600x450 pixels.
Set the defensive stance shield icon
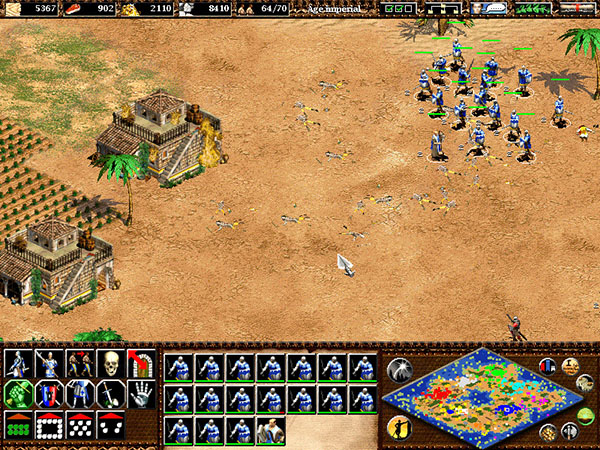coord(49,394)
